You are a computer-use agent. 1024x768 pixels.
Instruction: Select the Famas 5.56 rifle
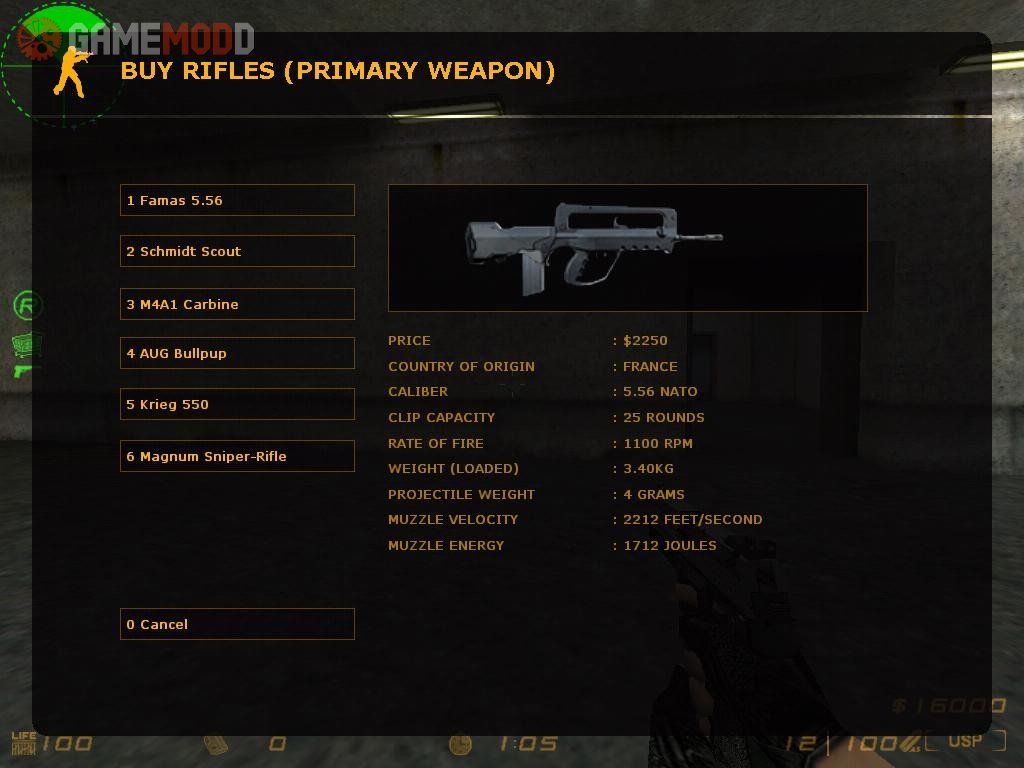(237, 200)
